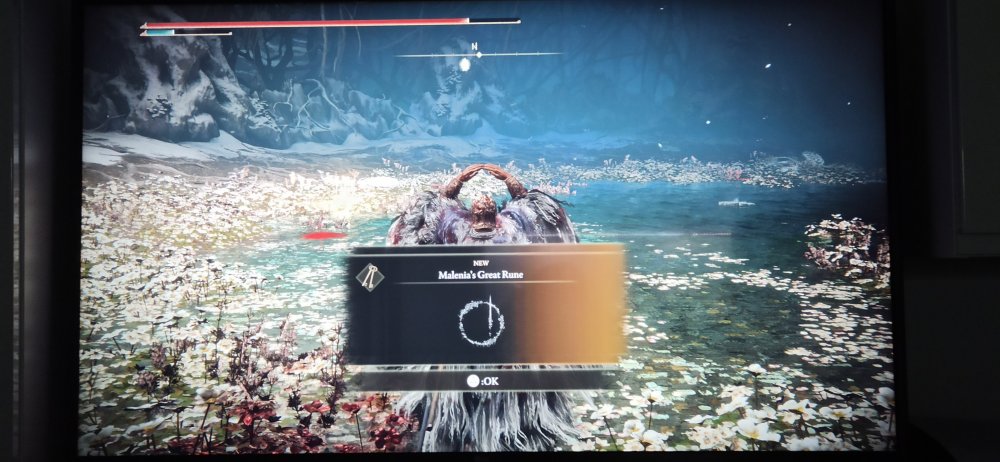The height and width of the screenshot is (462, 1000).
Task: Click the compass bar at top
Action: [477, 54]
